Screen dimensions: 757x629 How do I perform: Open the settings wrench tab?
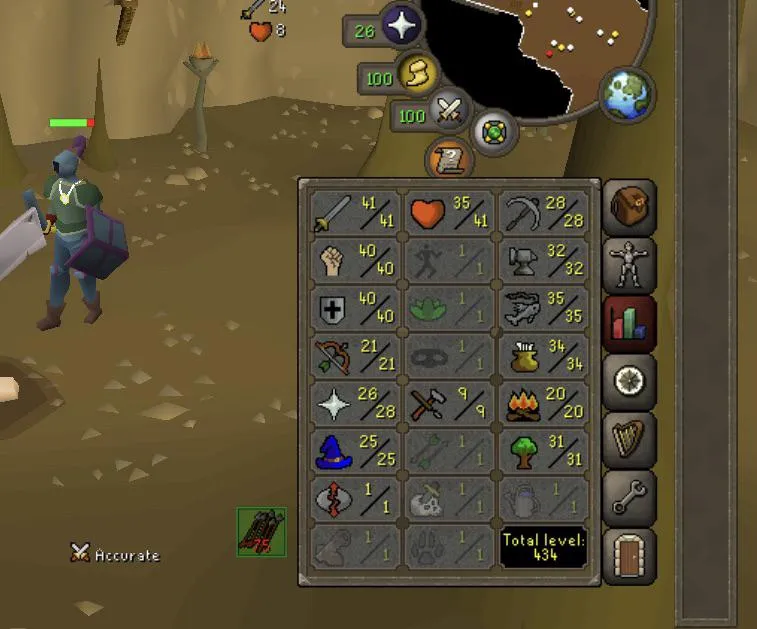pyautogui.click(x=631, y=496)
